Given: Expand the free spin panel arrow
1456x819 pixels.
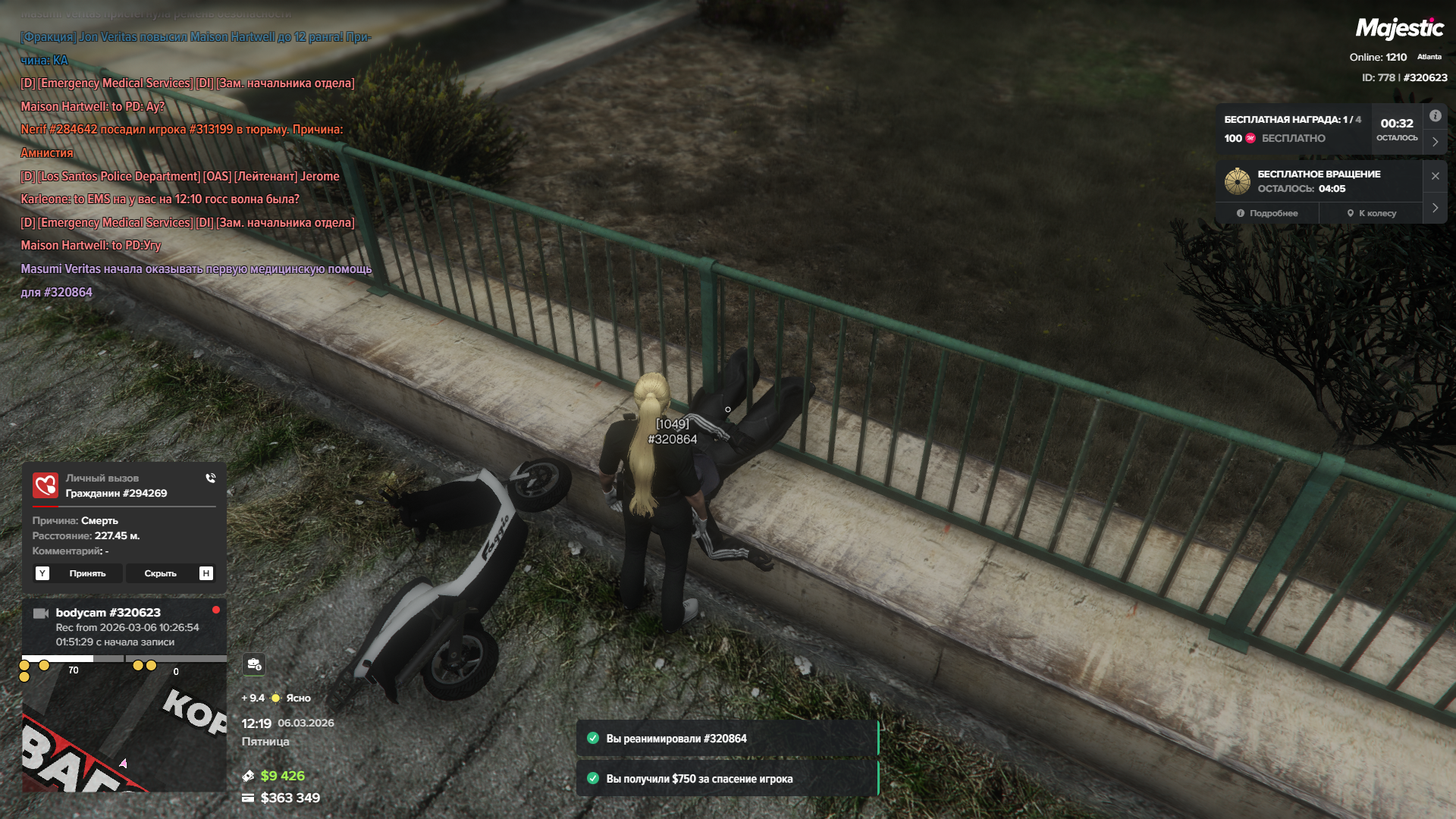Looking at the screenshot, I should point(1435,208).
